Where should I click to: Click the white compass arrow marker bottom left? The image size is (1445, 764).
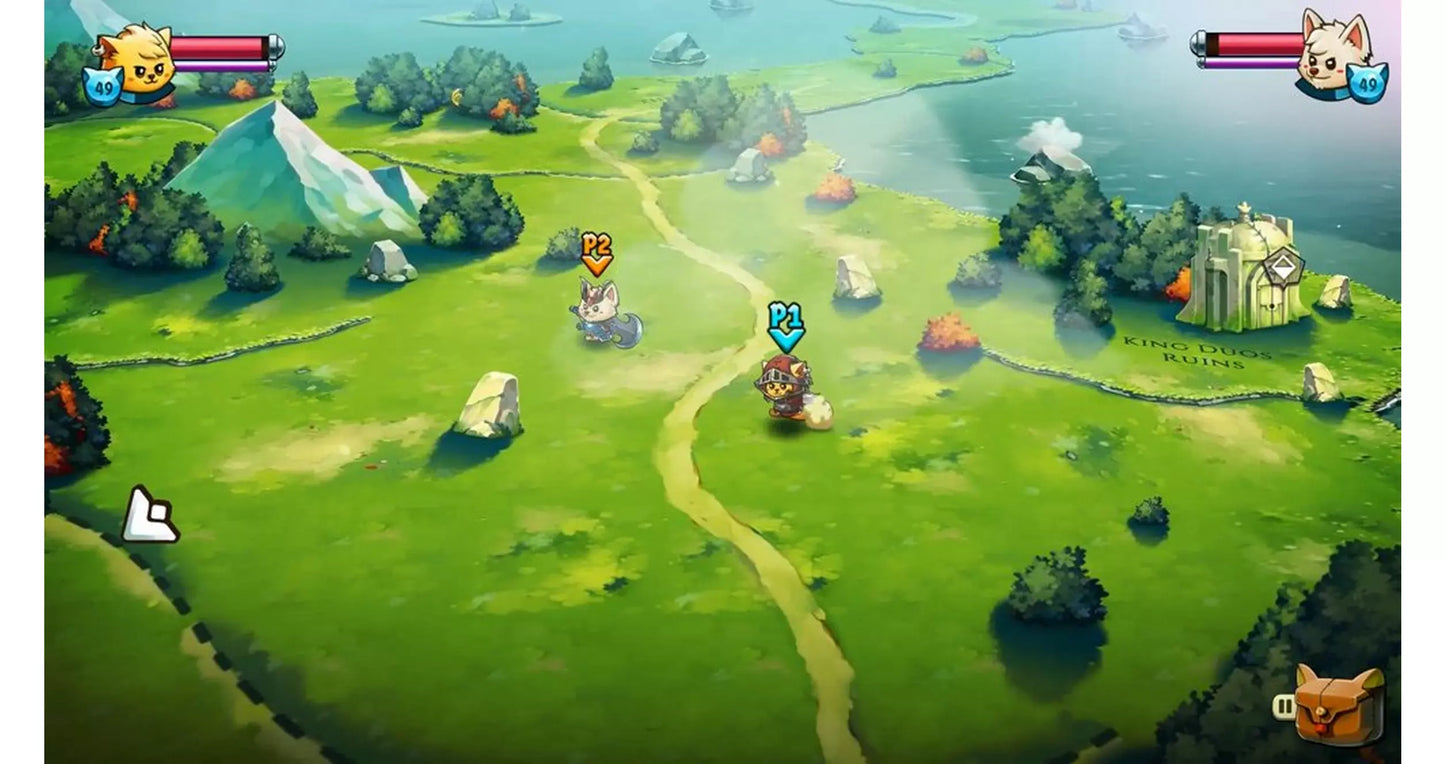152,513
